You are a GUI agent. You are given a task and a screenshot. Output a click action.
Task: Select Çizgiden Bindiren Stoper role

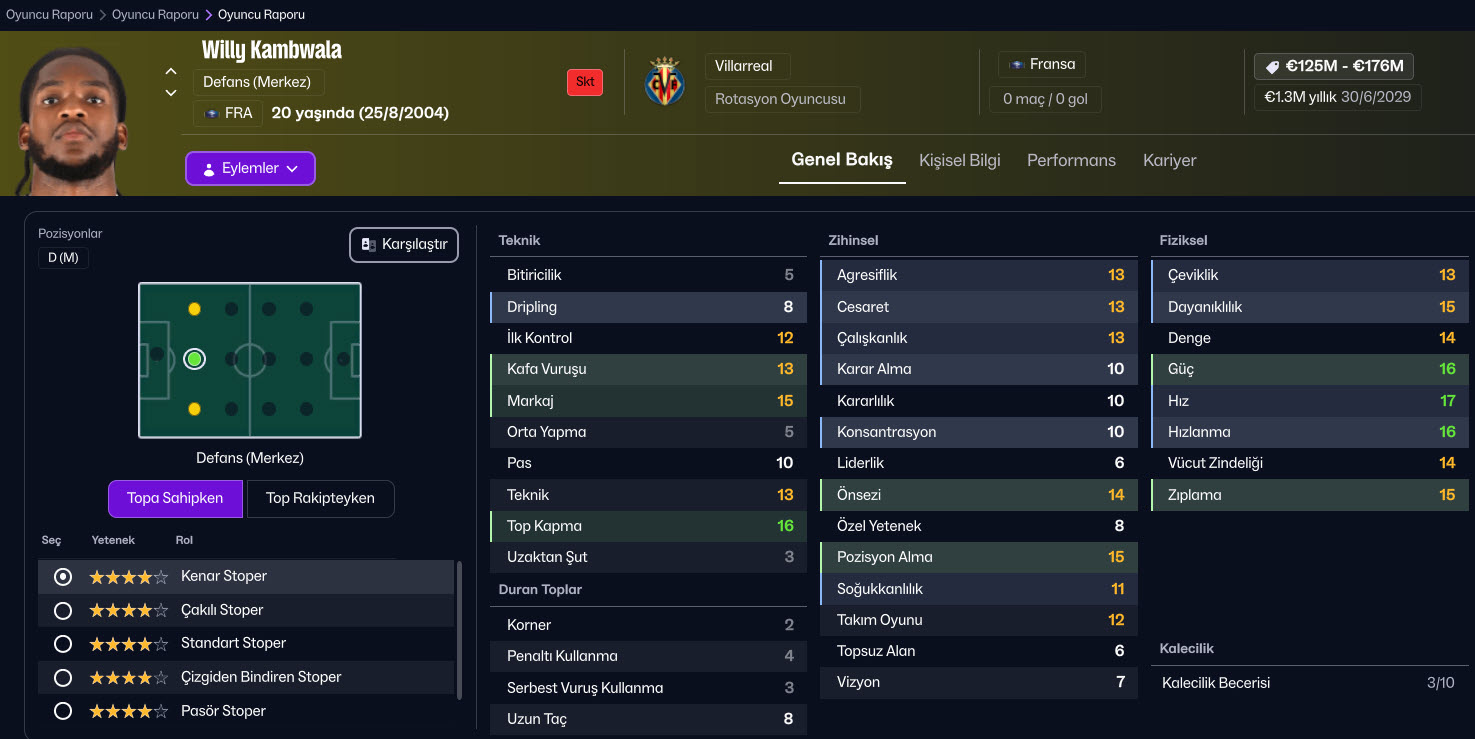63,678
